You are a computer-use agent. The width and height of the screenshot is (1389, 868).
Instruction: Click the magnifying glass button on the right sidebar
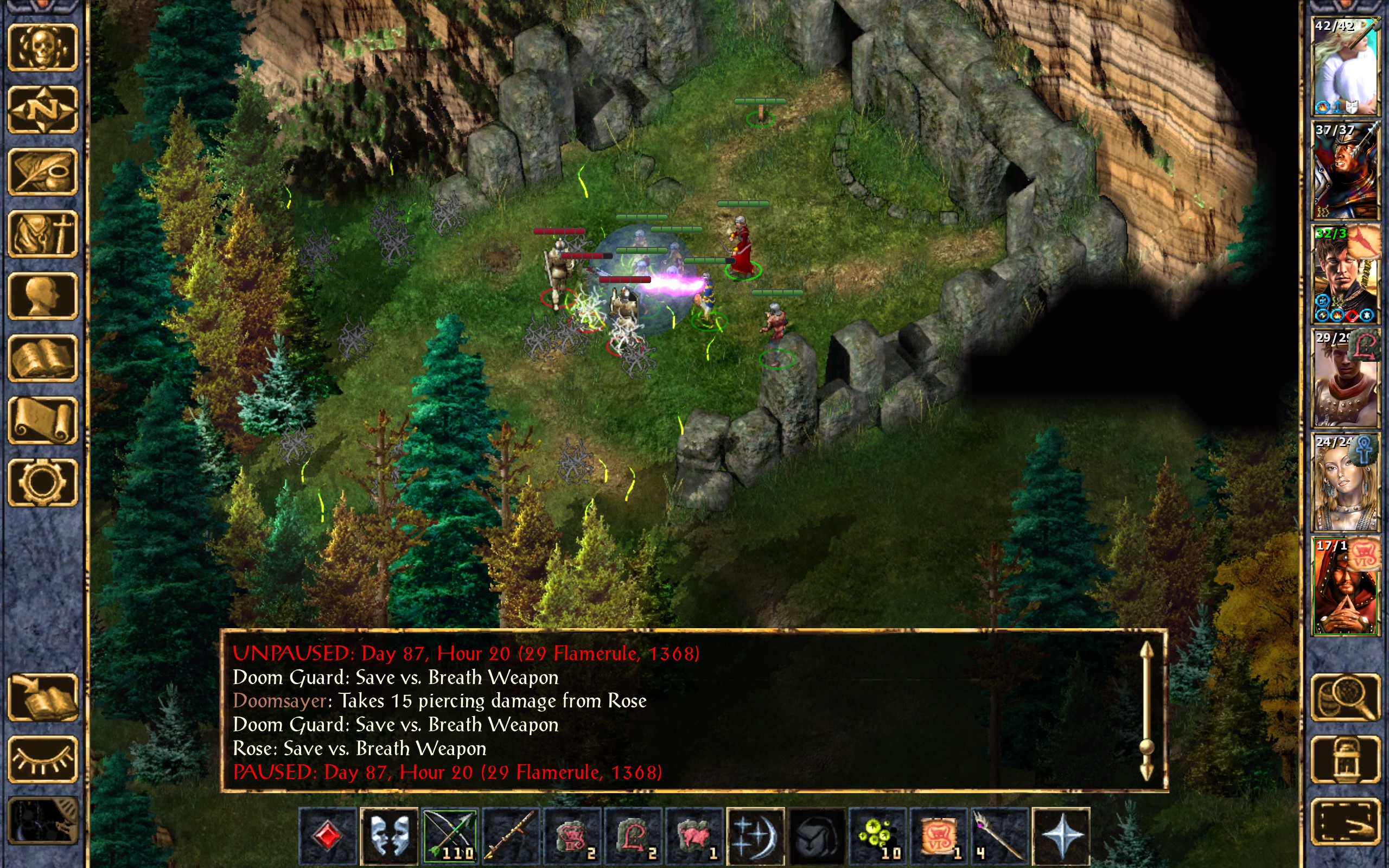point(1346,698)
